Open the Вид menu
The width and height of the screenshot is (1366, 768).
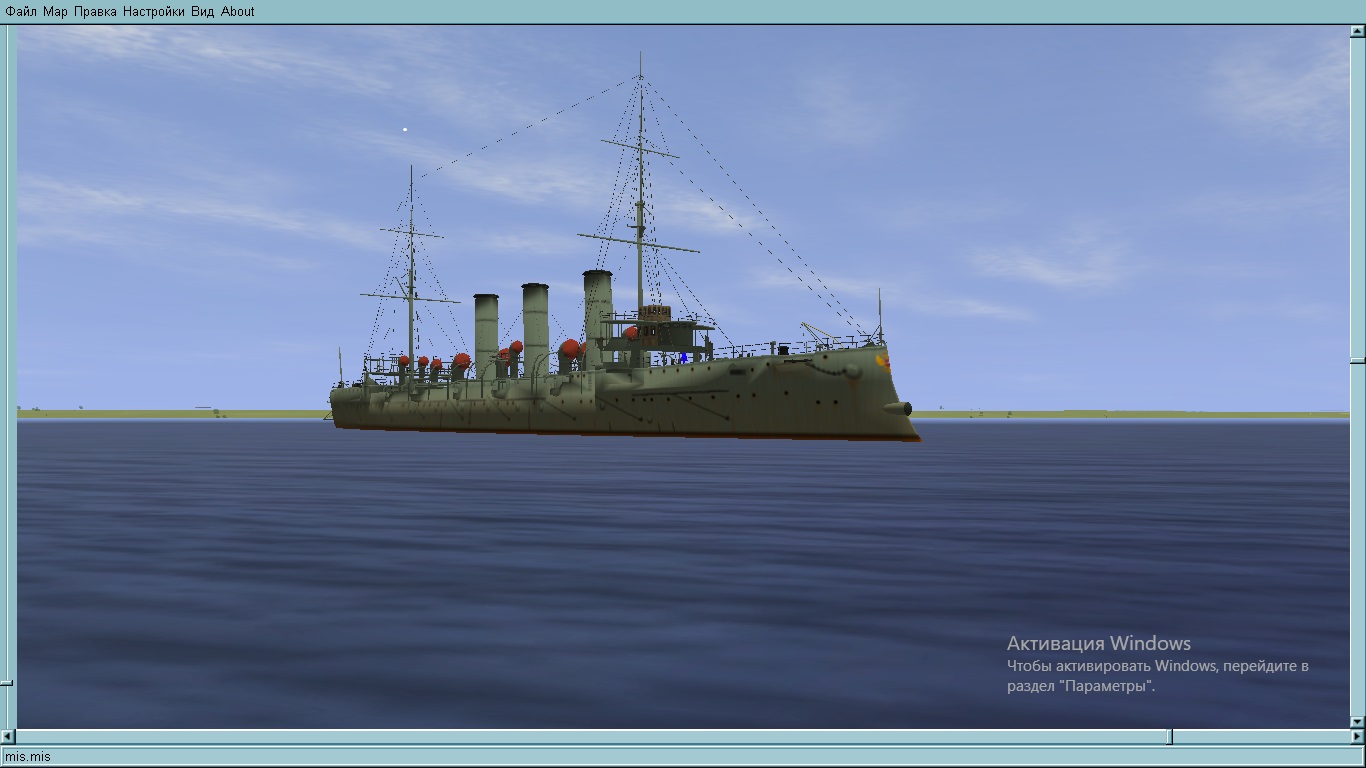[x=203, y=12]
